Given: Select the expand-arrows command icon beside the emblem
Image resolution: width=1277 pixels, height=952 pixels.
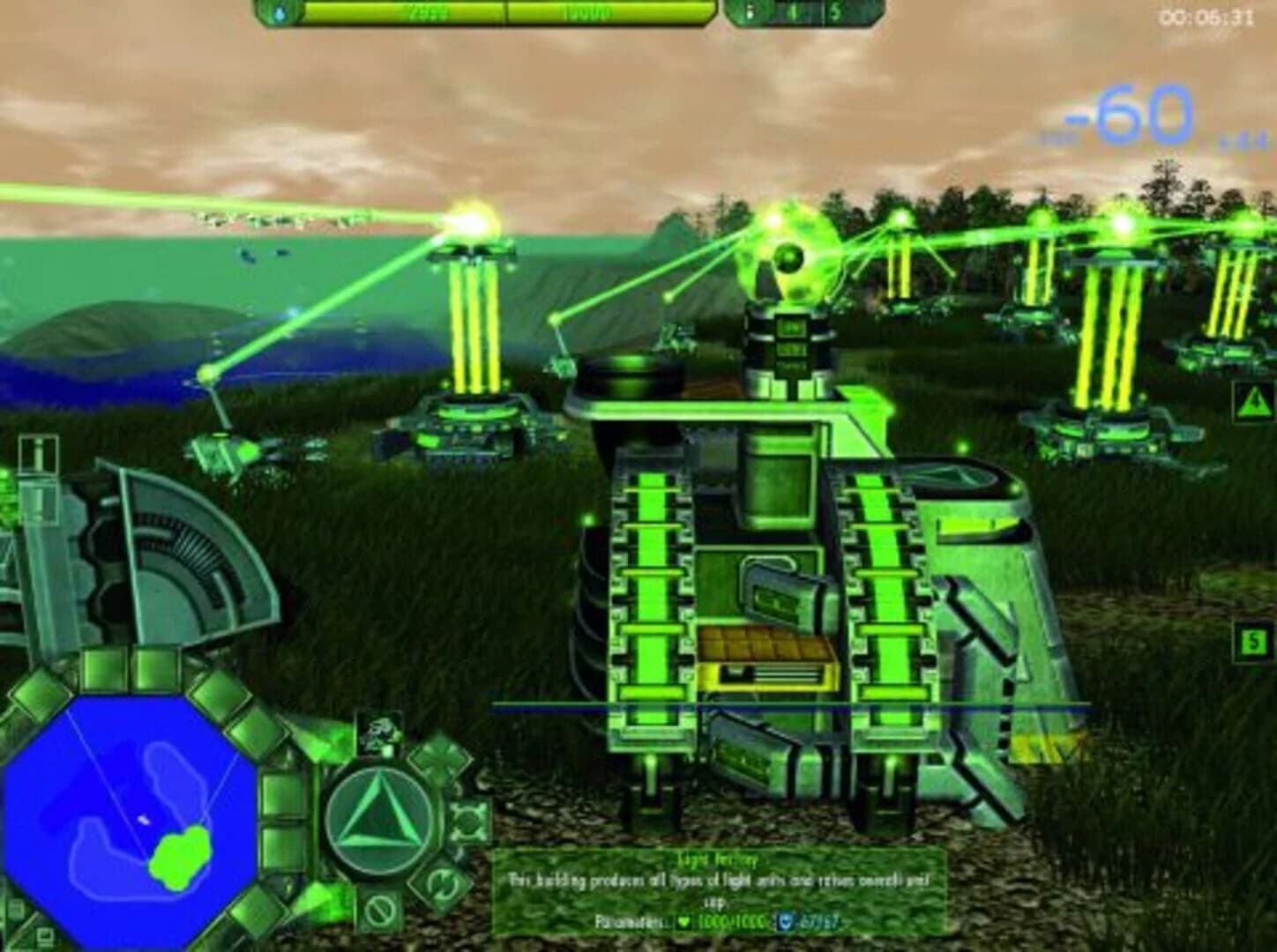Looking at the screenshot, I should [x=468, y=822].
